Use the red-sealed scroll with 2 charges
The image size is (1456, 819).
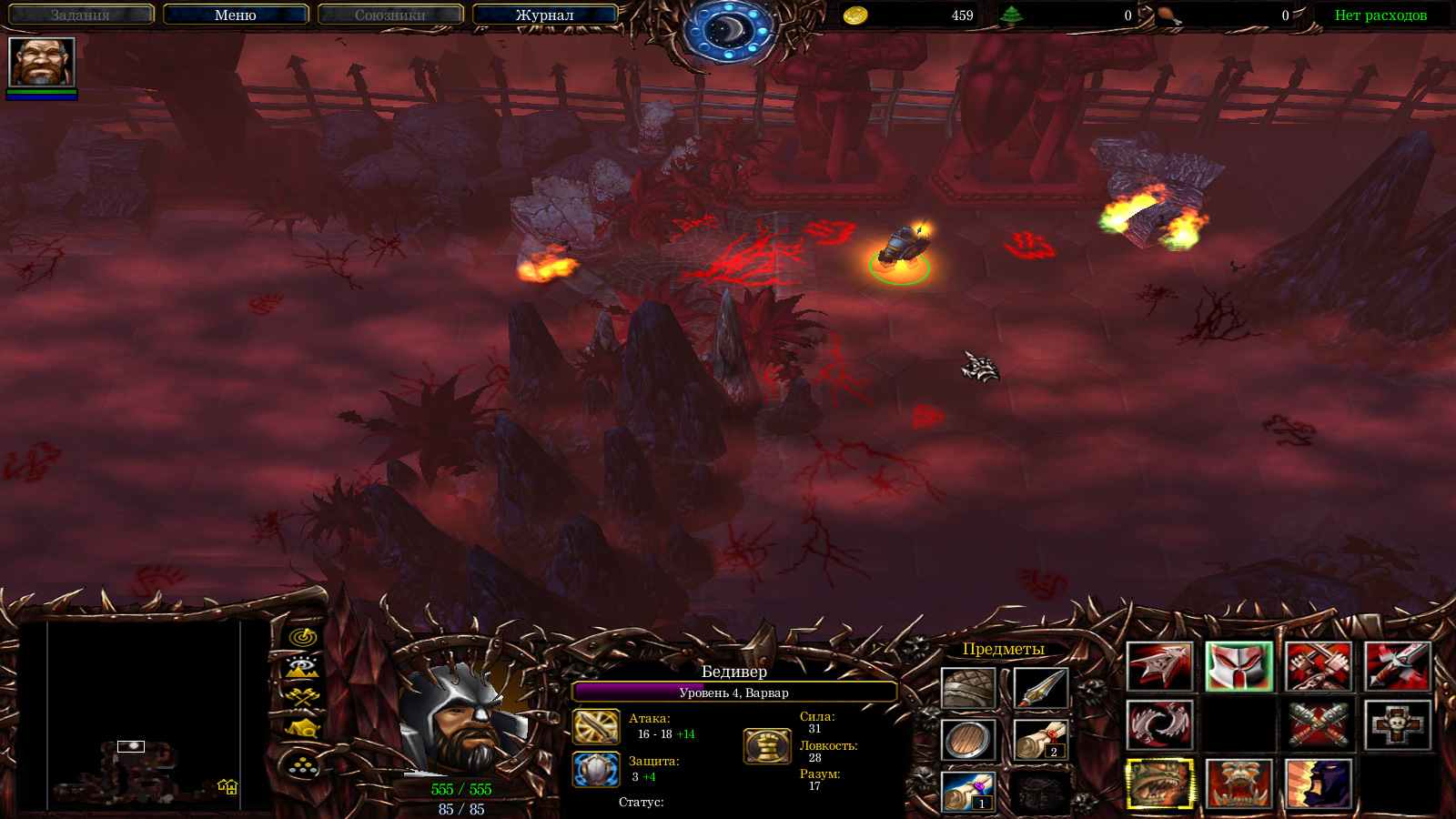coord(1040,740)
